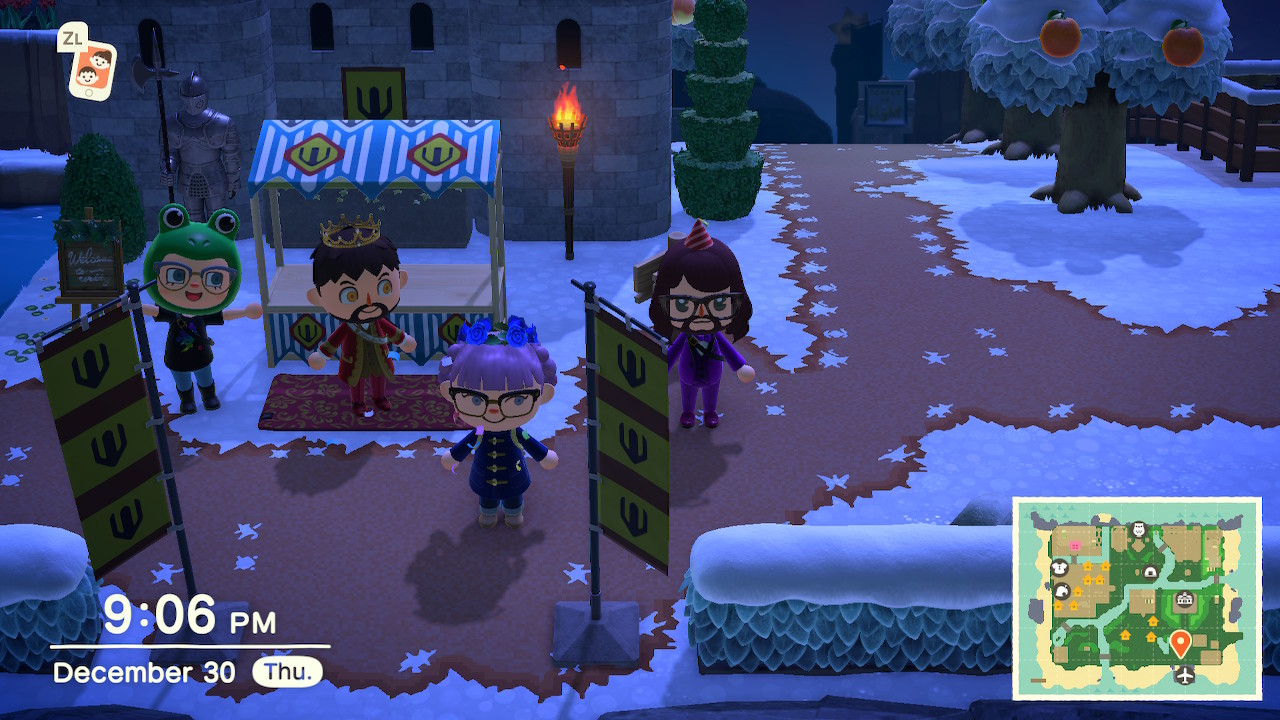
Task: Open the NookPhone icon
Action: coord(92,70)
